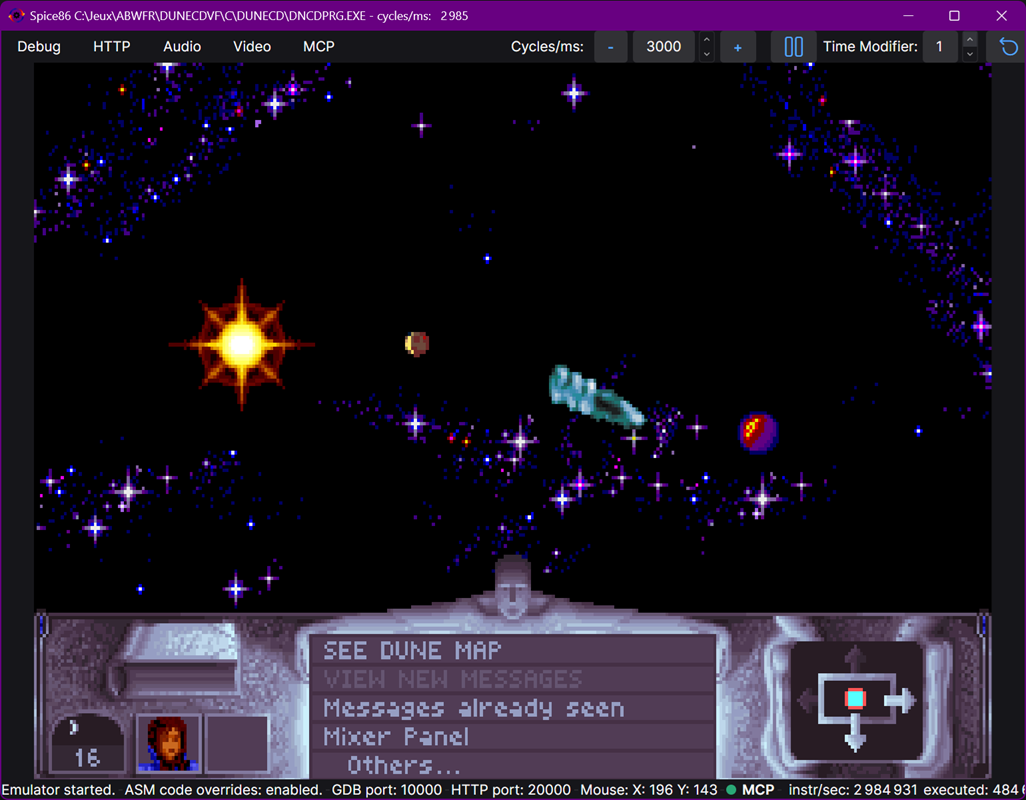Image resolution: width=1026 pixels, height=800 pixels.
Task: Click the reset arrow beside Time Modifier
Action: click(x=1008, y=47)
